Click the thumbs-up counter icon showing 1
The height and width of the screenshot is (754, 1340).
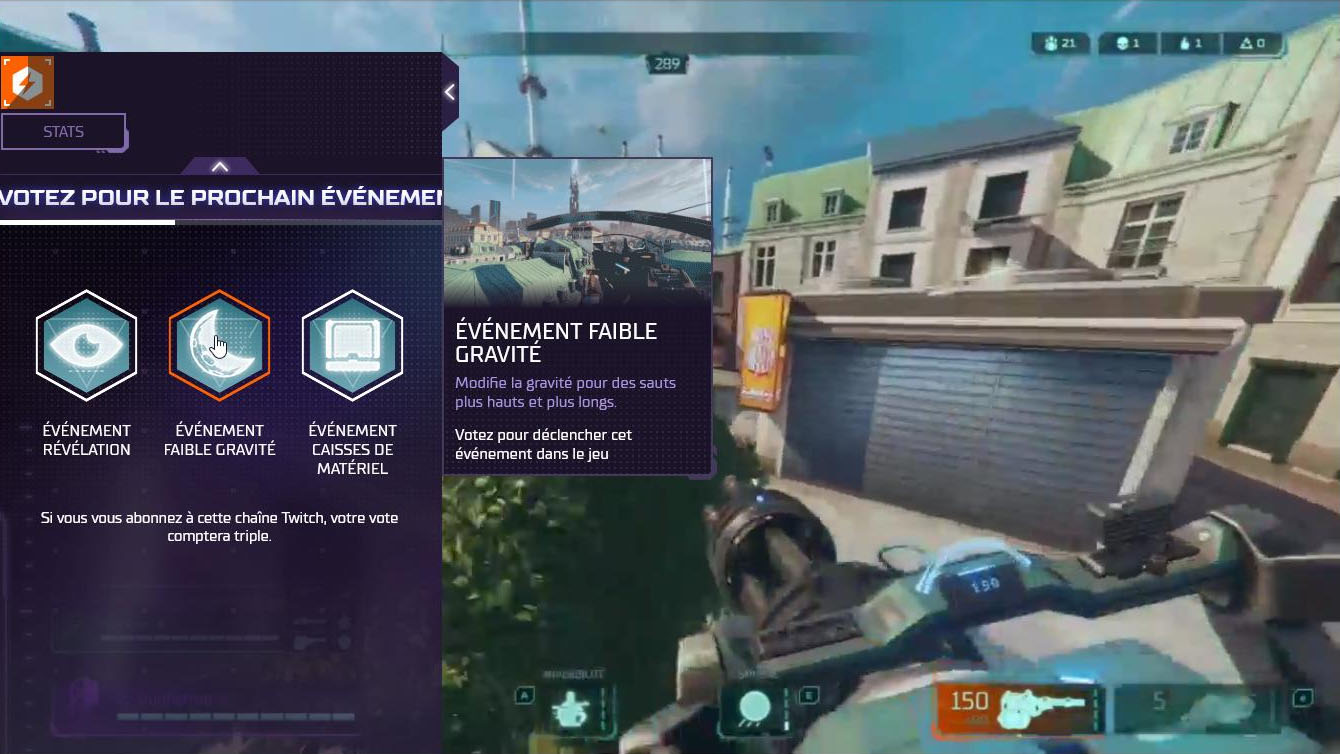coord(1184,44)
